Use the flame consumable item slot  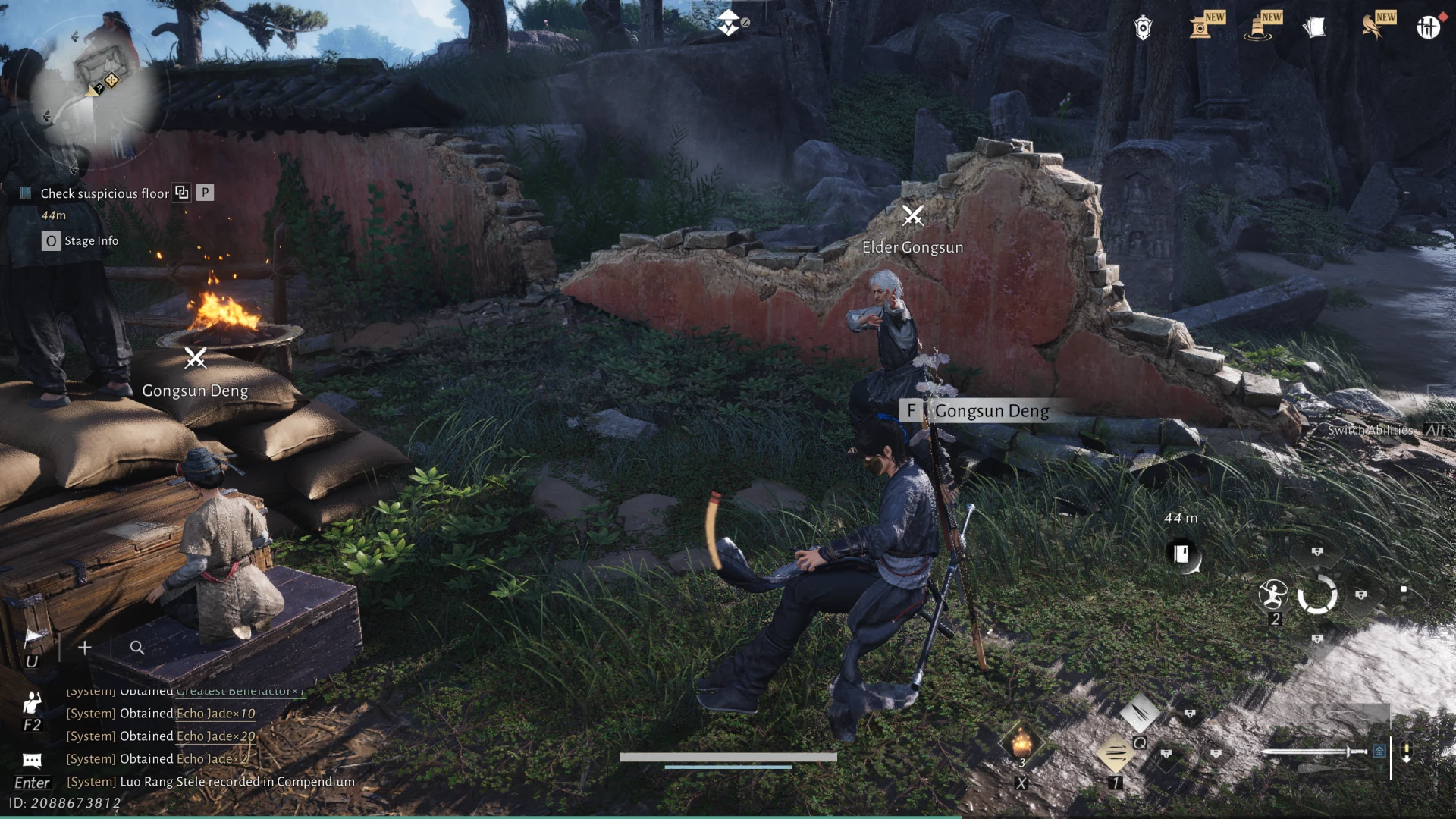tap(1021, 742)
